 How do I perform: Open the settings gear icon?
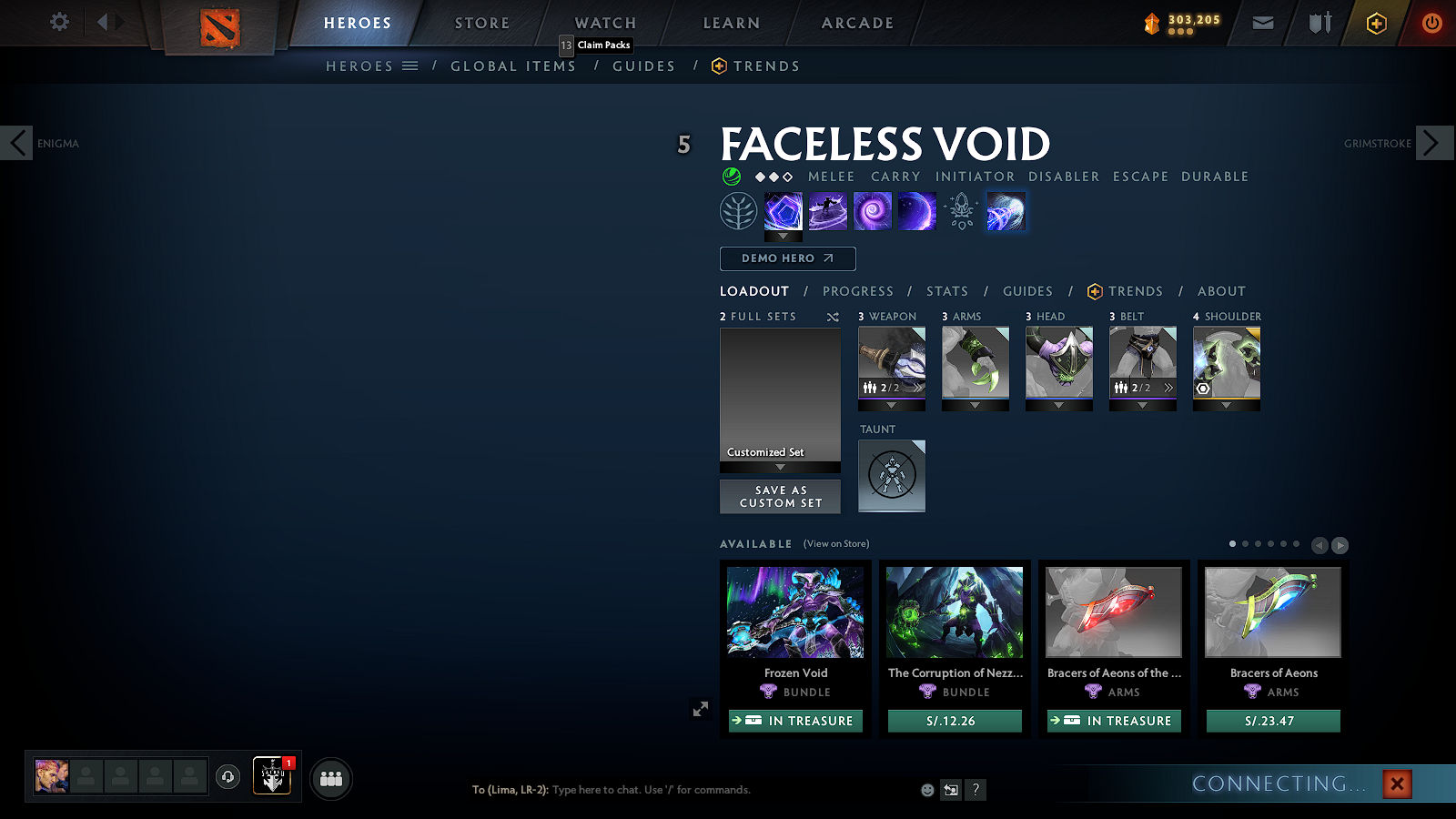(x=58, y=22)
